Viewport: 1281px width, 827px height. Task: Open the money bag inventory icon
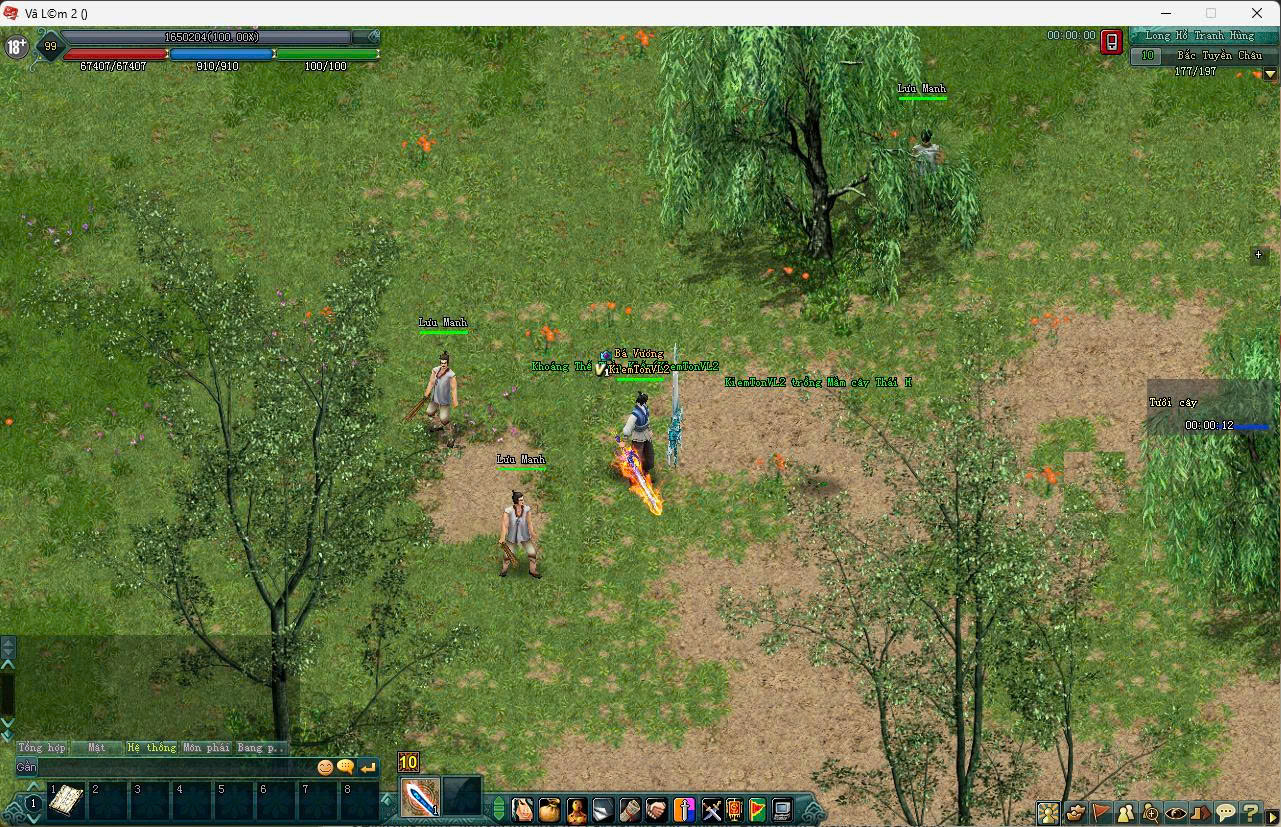549,809
